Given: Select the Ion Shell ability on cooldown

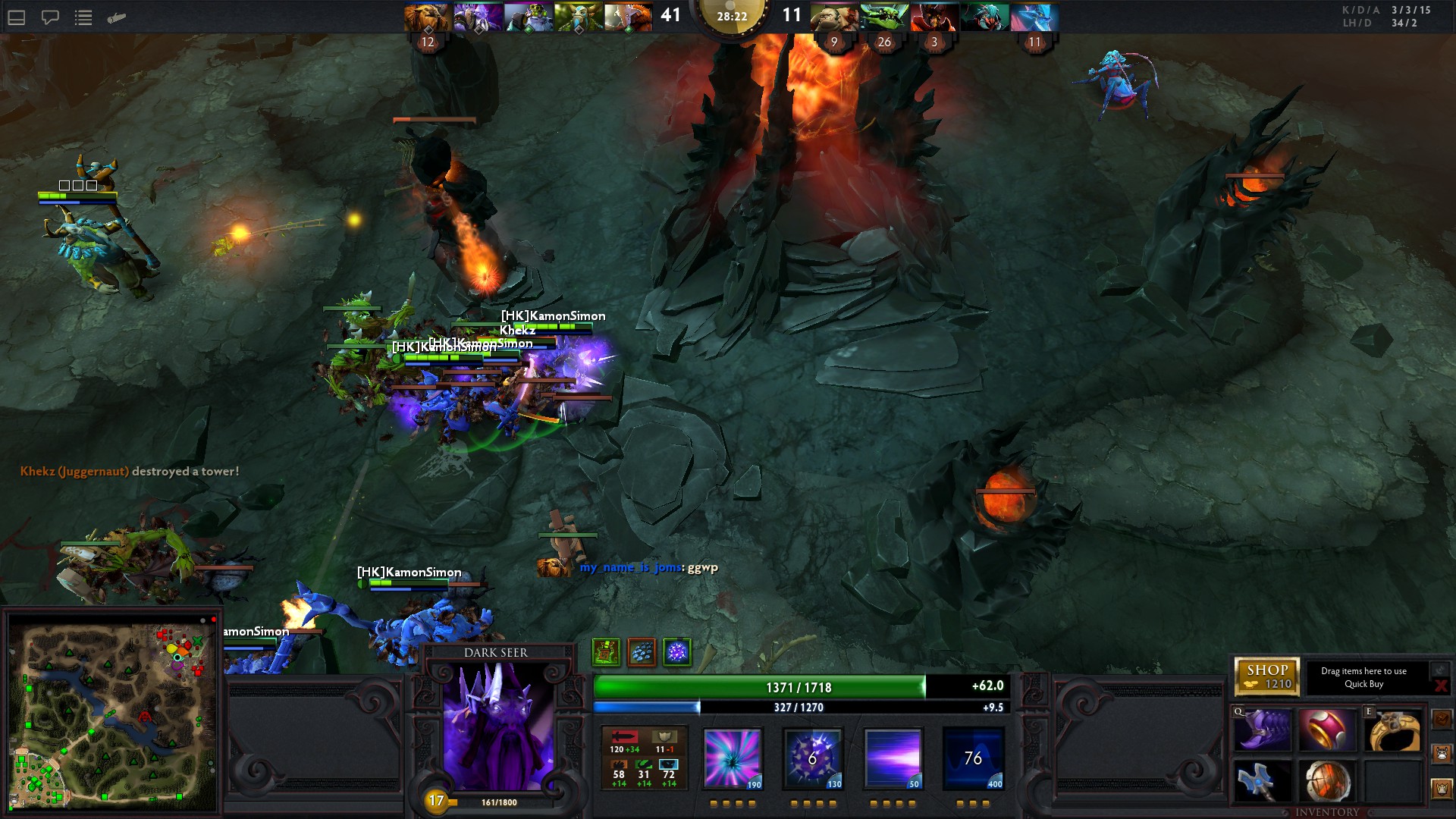Looking at the screenshot, I should [812, 758].
